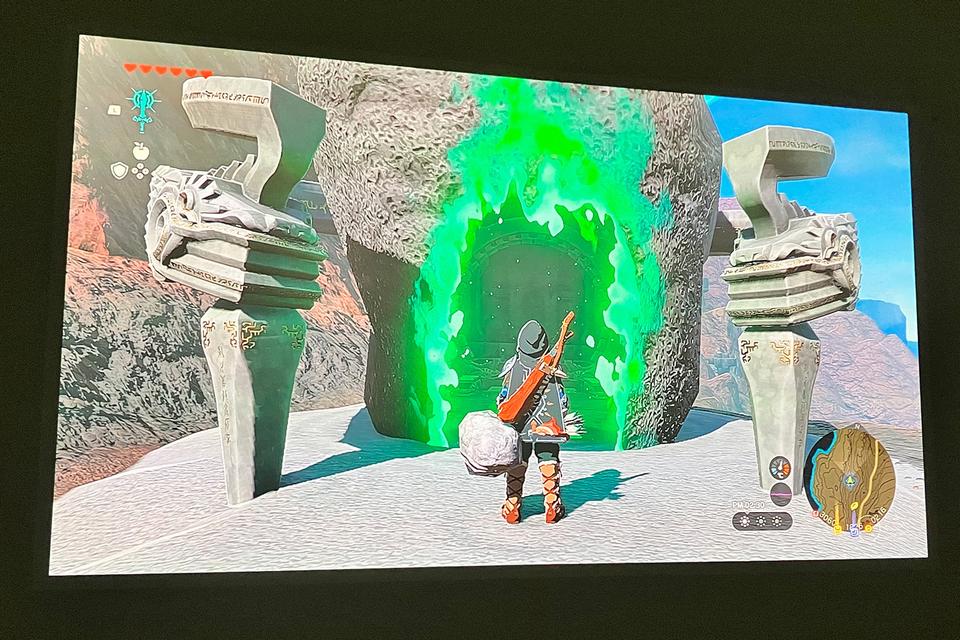The height and width of the screenshot is (640, 960).
Task: Click the player arrow marker on minimap
Action: point(851,481)
